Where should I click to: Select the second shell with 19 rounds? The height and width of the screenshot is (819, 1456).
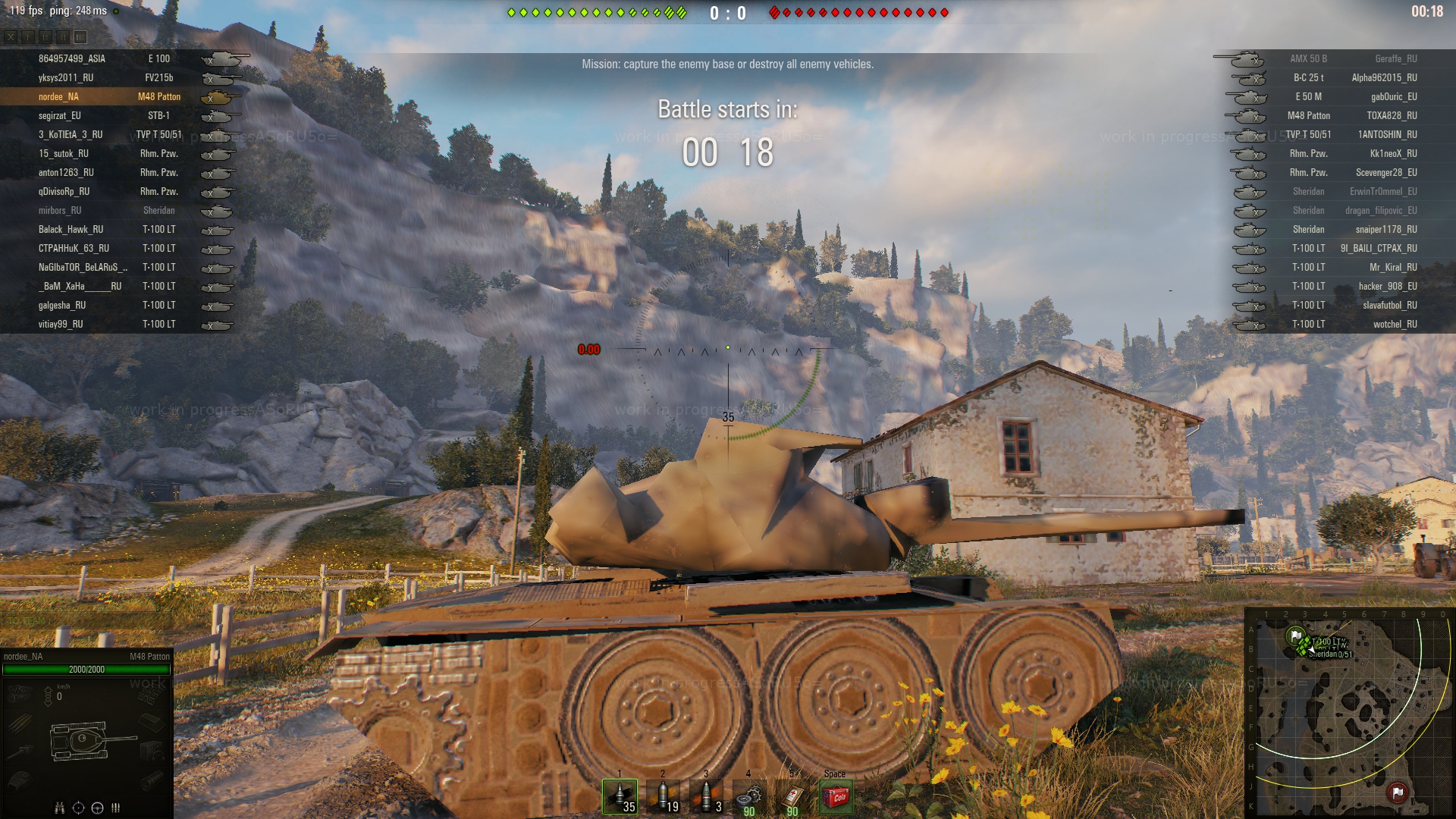(x=663, y=796)
